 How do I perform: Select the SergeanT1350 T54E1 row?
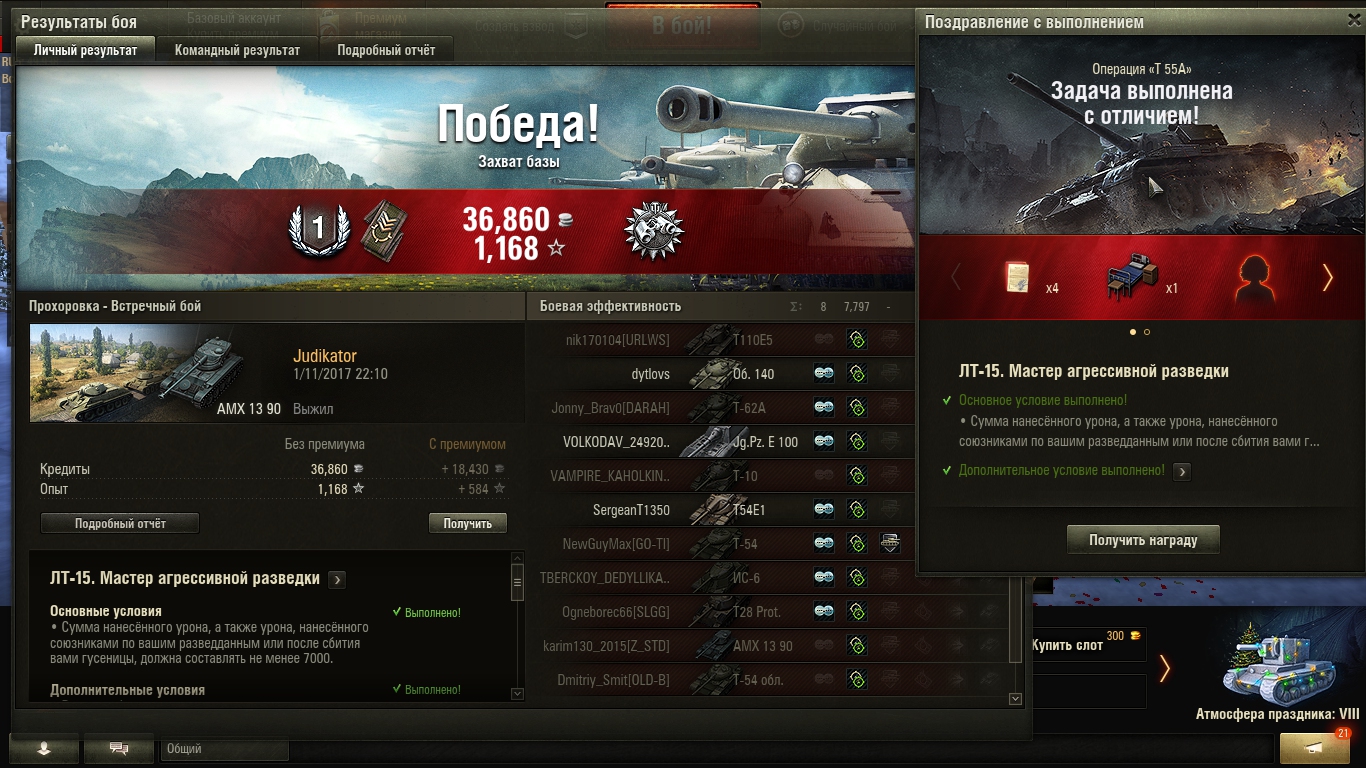[720, 510]
